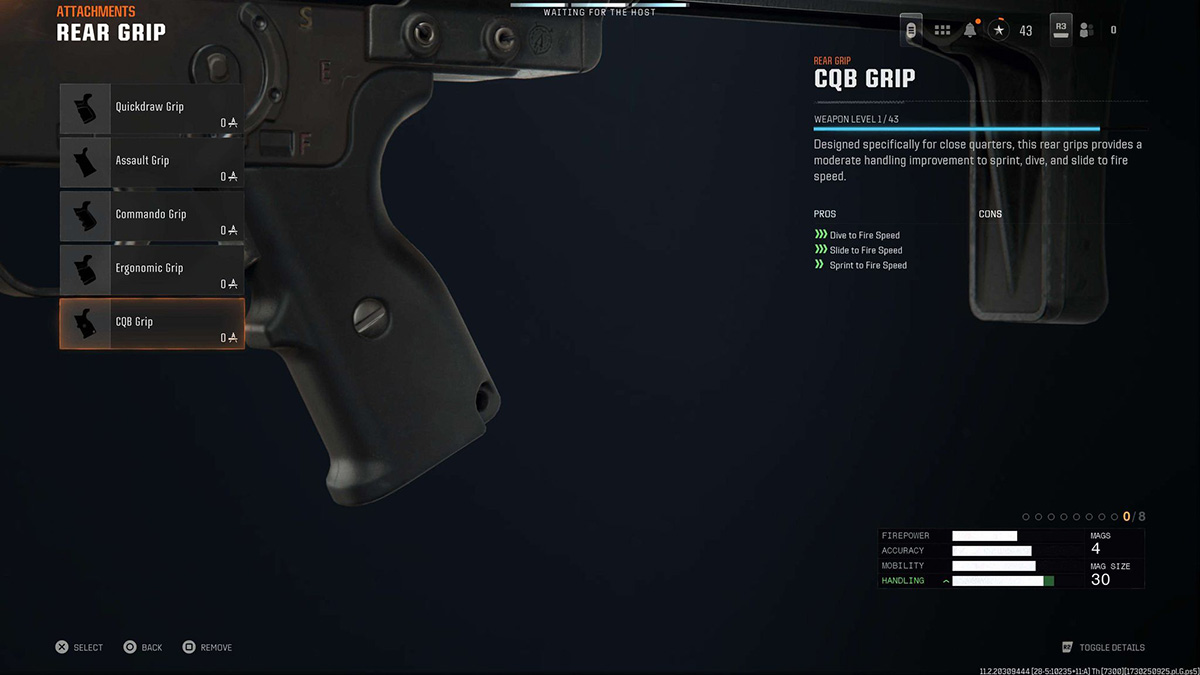This screenshot has width=1200, height=675.
Task: Click the player level star badge
Action: coord(999,30)
